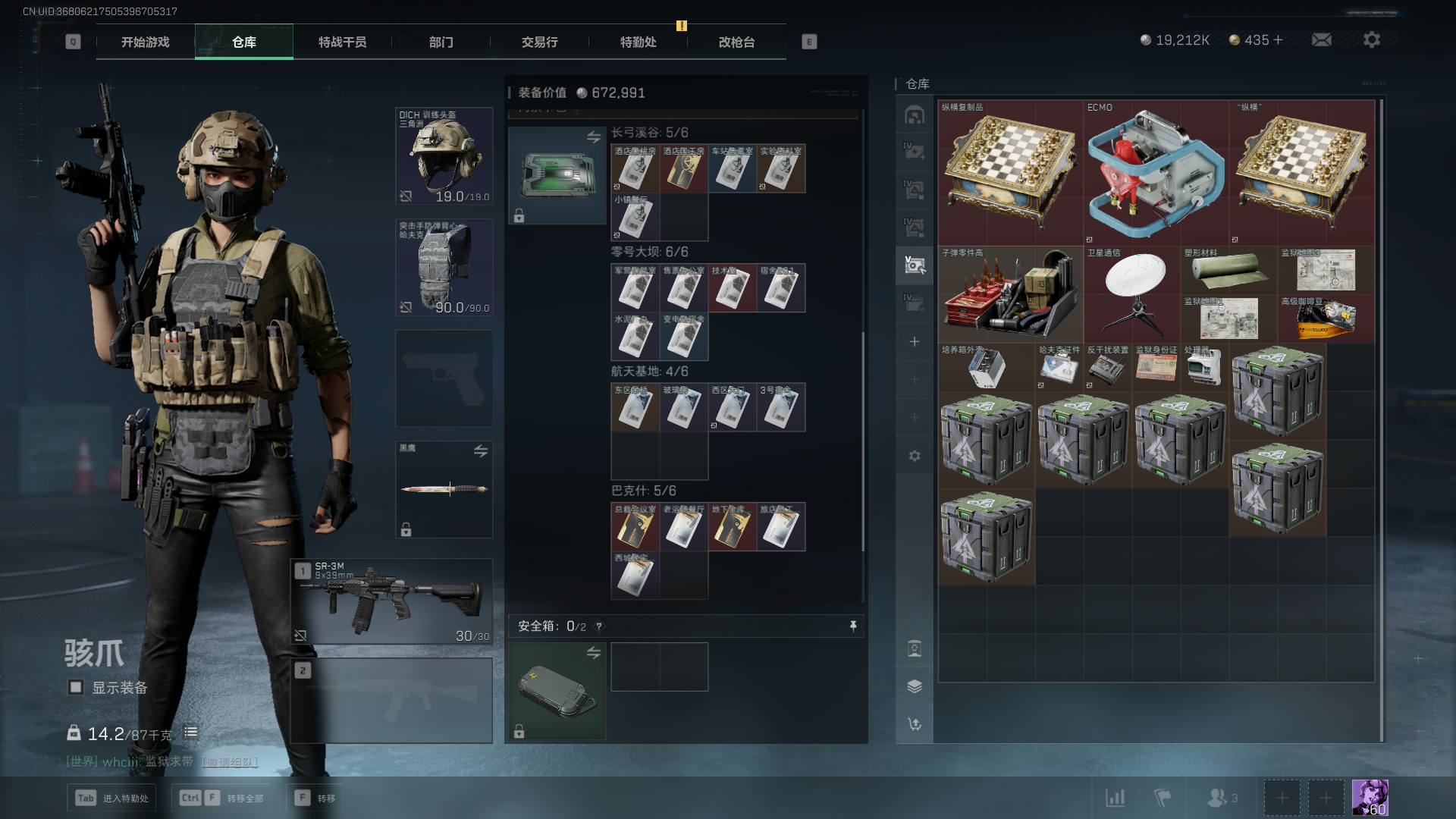The width and height of the screenshot is (1456, 819).
Task: Open the mail envelope icon
Action: (x=1322, y=39)
